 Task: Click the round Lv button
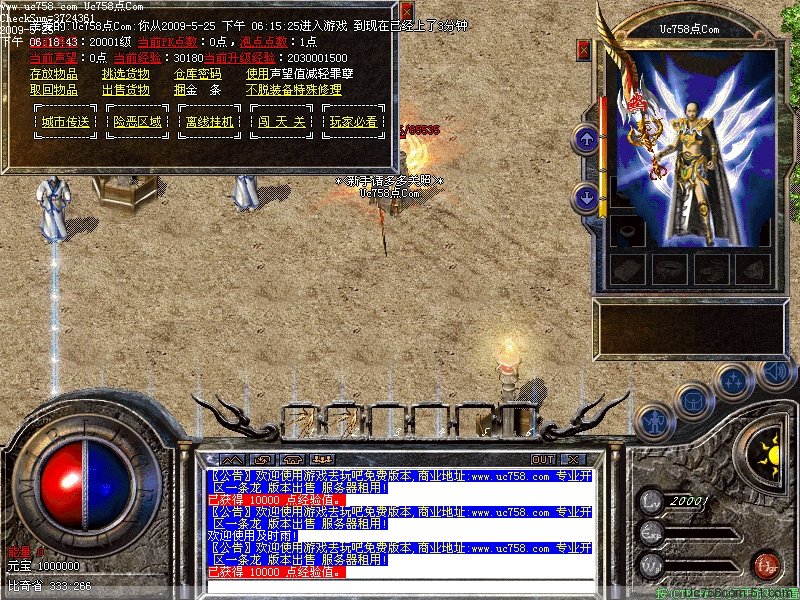(652, 501)
